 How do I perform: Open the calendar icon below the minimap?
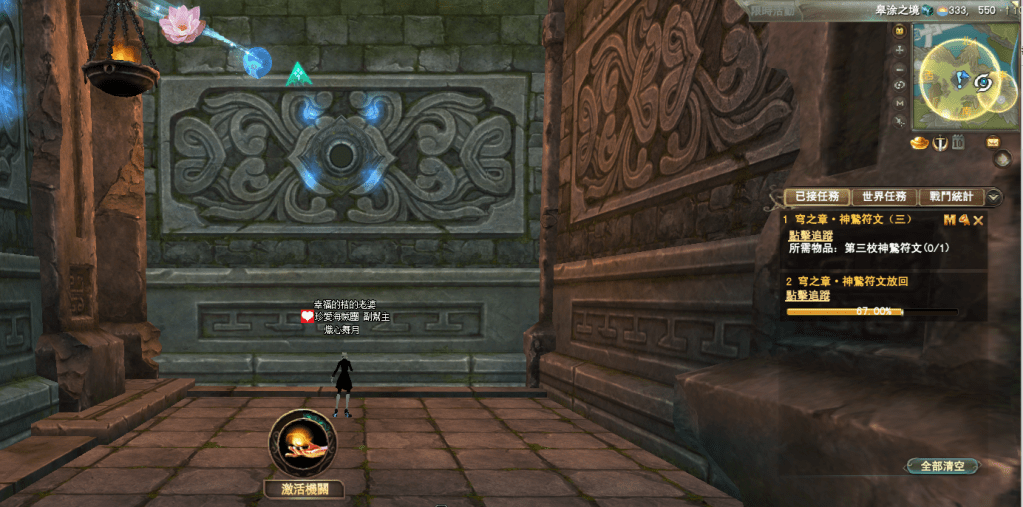point(958,143)
